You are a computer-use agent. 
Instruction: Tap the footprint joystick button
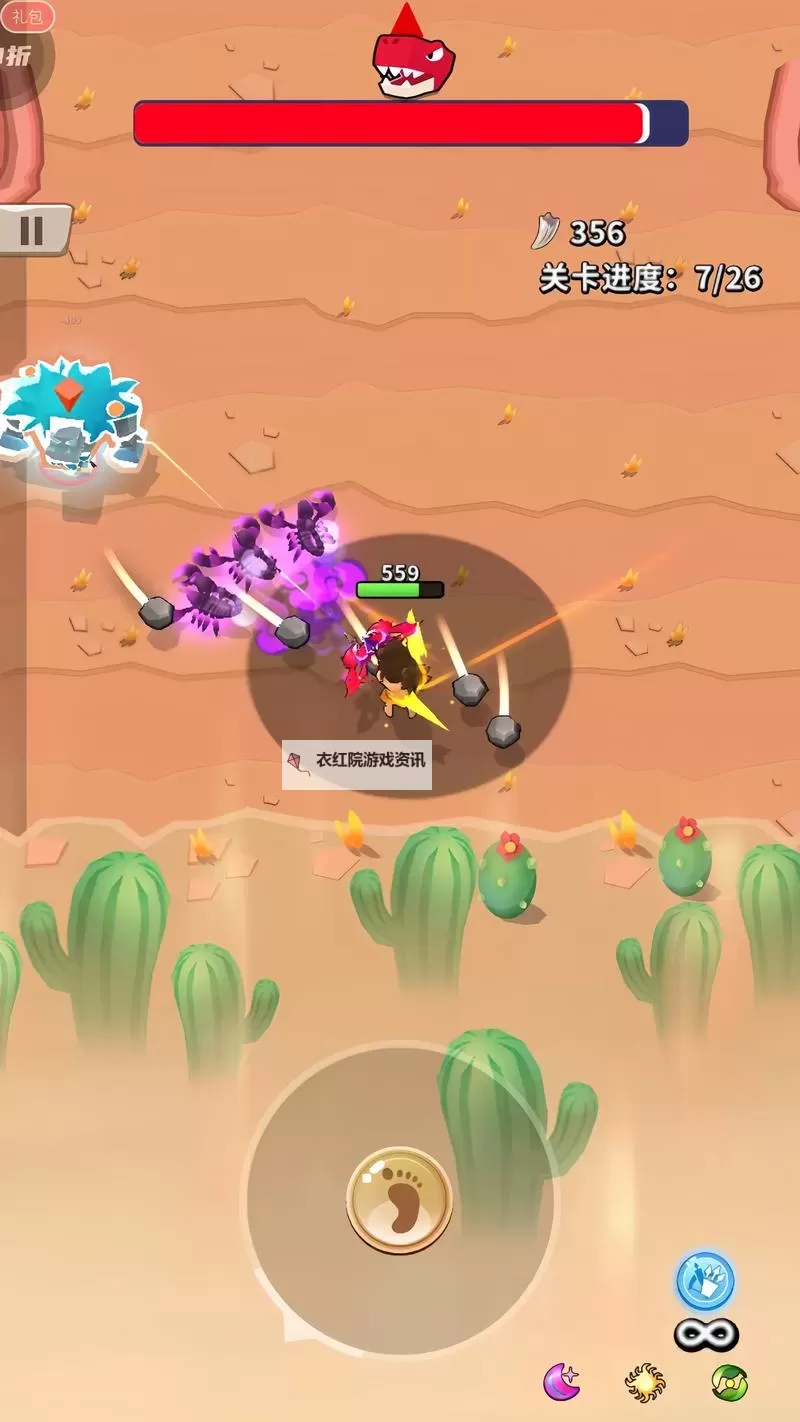click(x=400, y=1200)
